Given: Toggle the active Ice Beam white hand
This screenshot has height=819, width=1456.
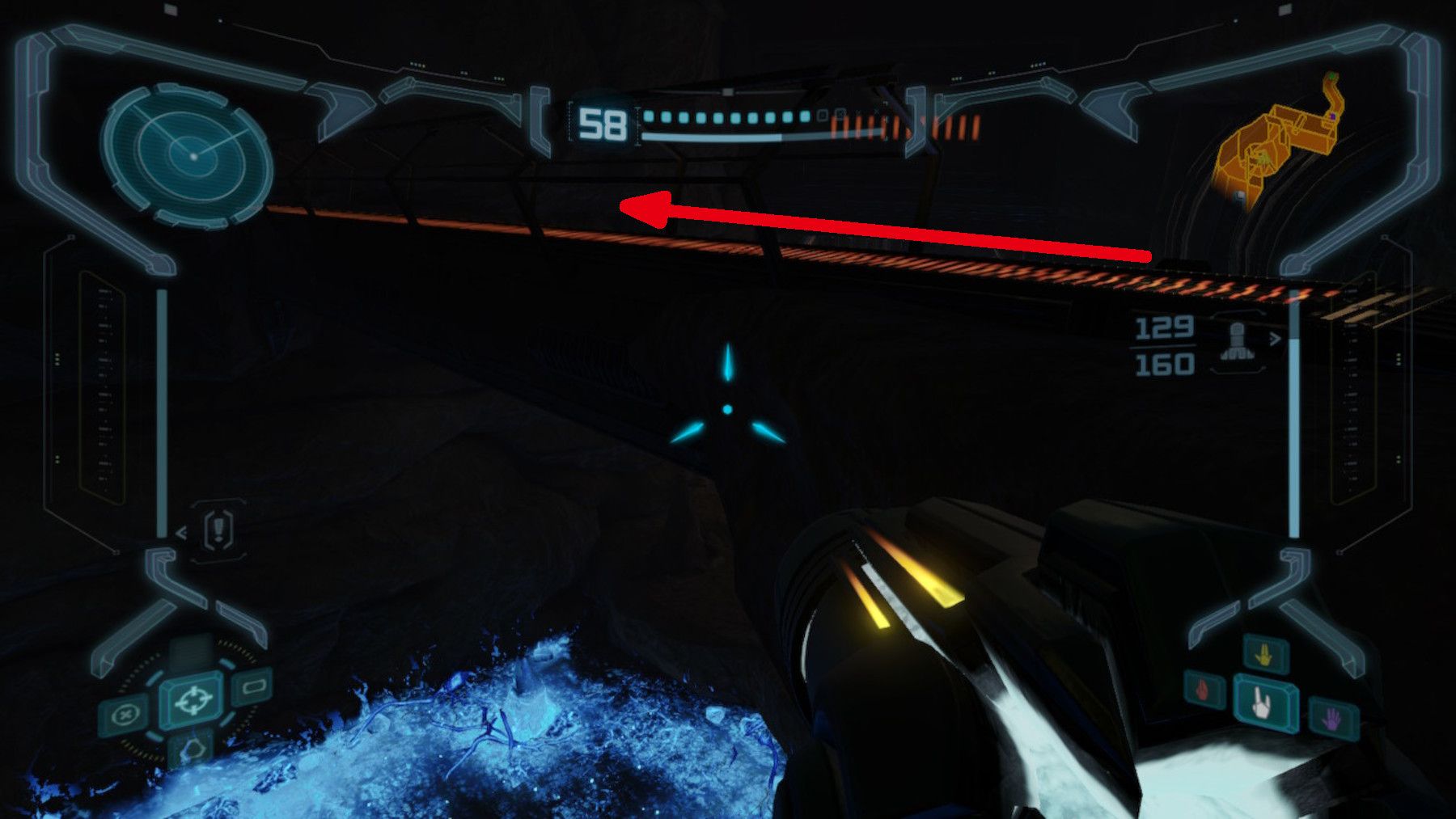Looking at the screenshot, I should click(1260, 705).
